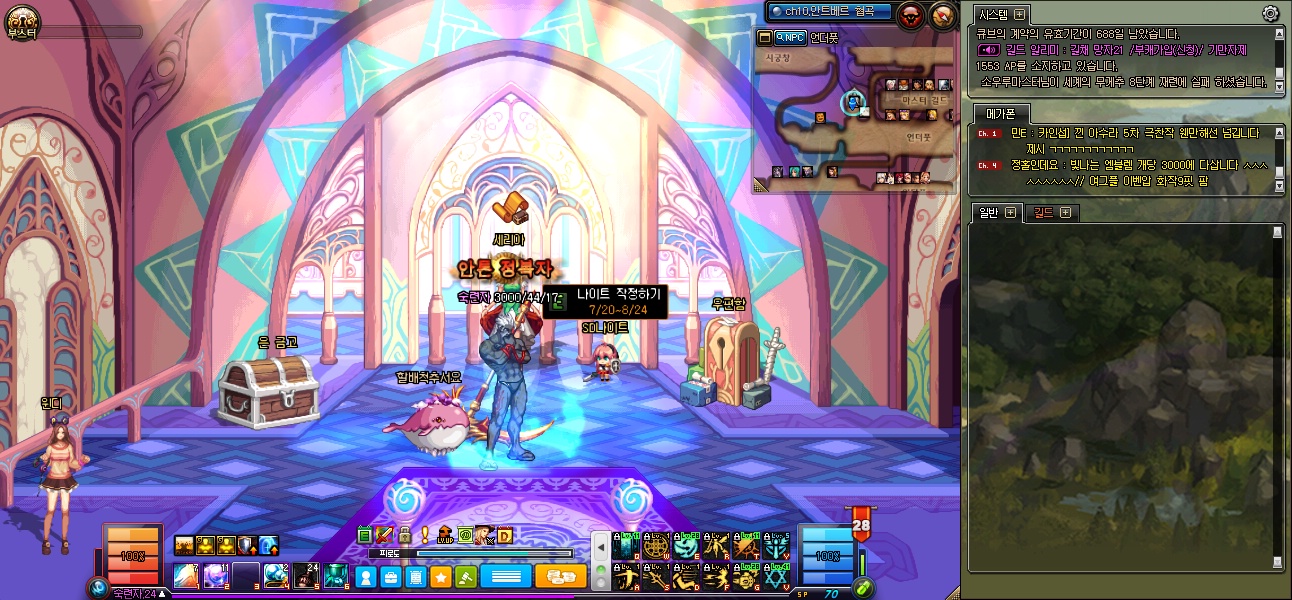Activate the hexagram skill icon
Viewport: 1292px width, 600px height.
click(776, 577)
